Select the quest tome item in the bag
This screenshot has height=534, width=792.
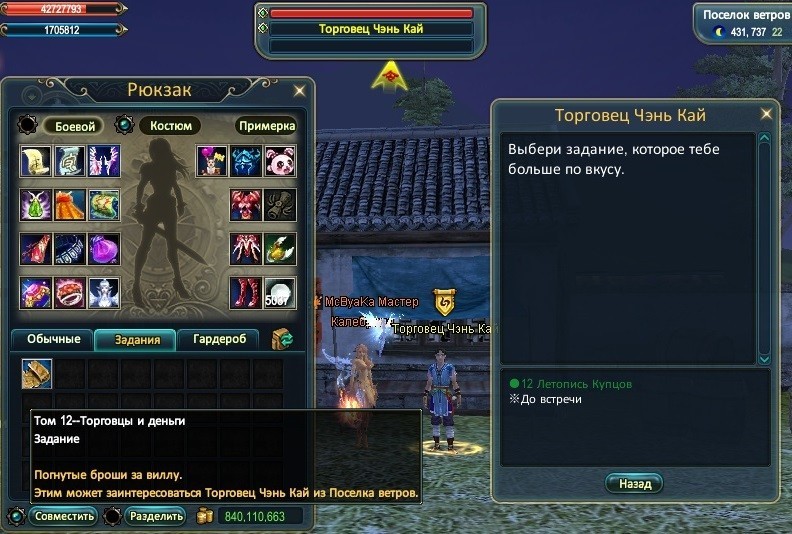[x=37, y=374]
